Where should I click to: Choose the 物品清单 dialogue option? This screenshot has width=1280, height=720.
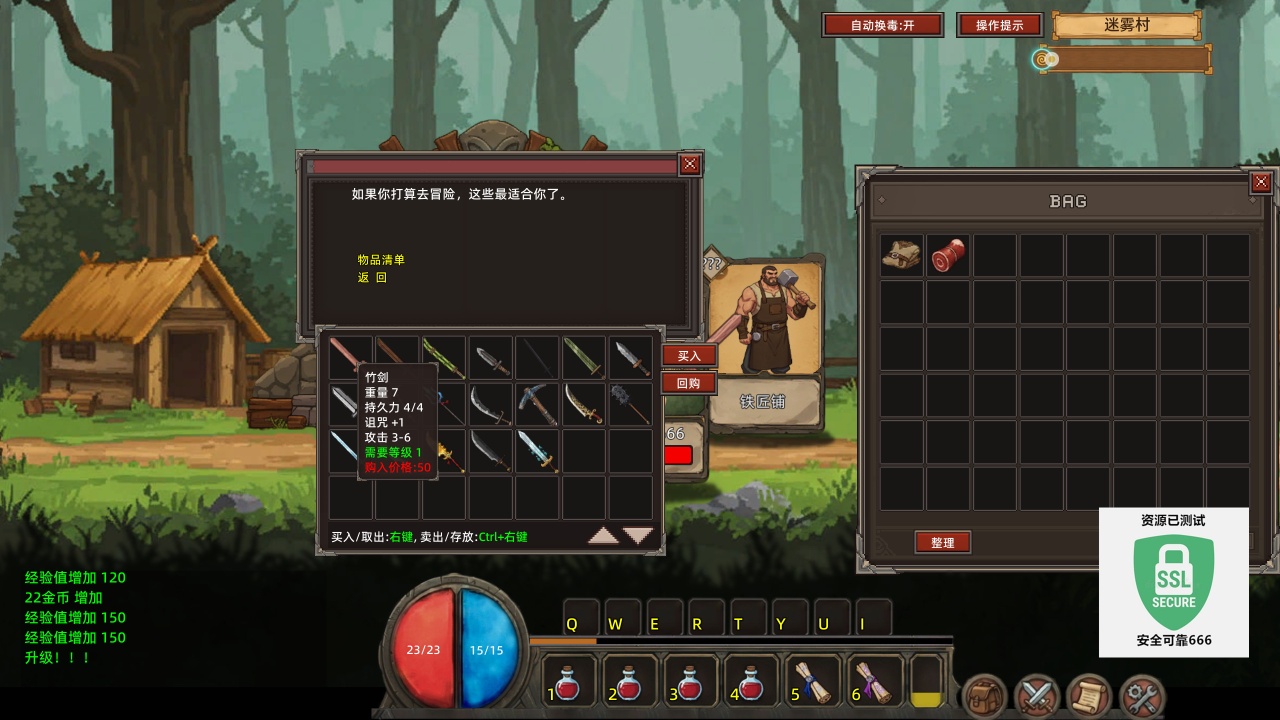pyautogui.click(x=381, y=260)
